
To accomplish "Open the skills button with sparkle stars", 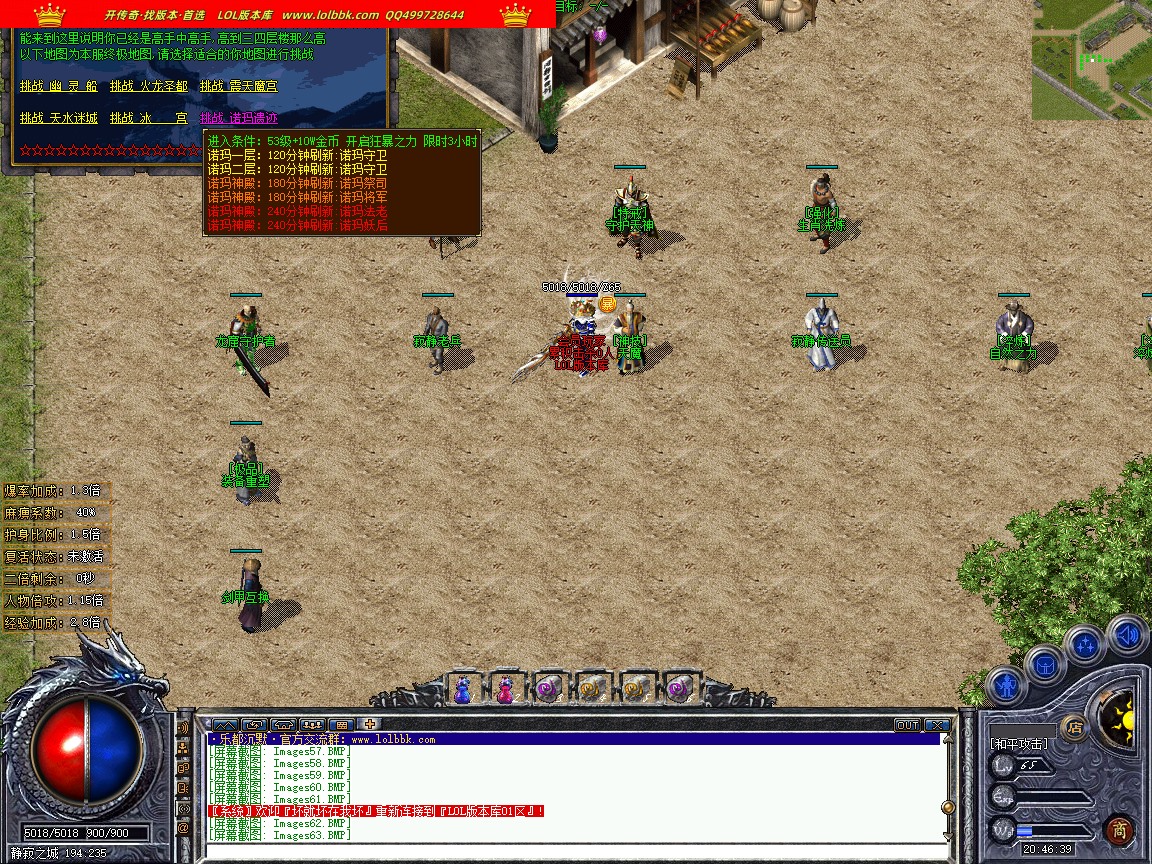I will (1085, 644).
